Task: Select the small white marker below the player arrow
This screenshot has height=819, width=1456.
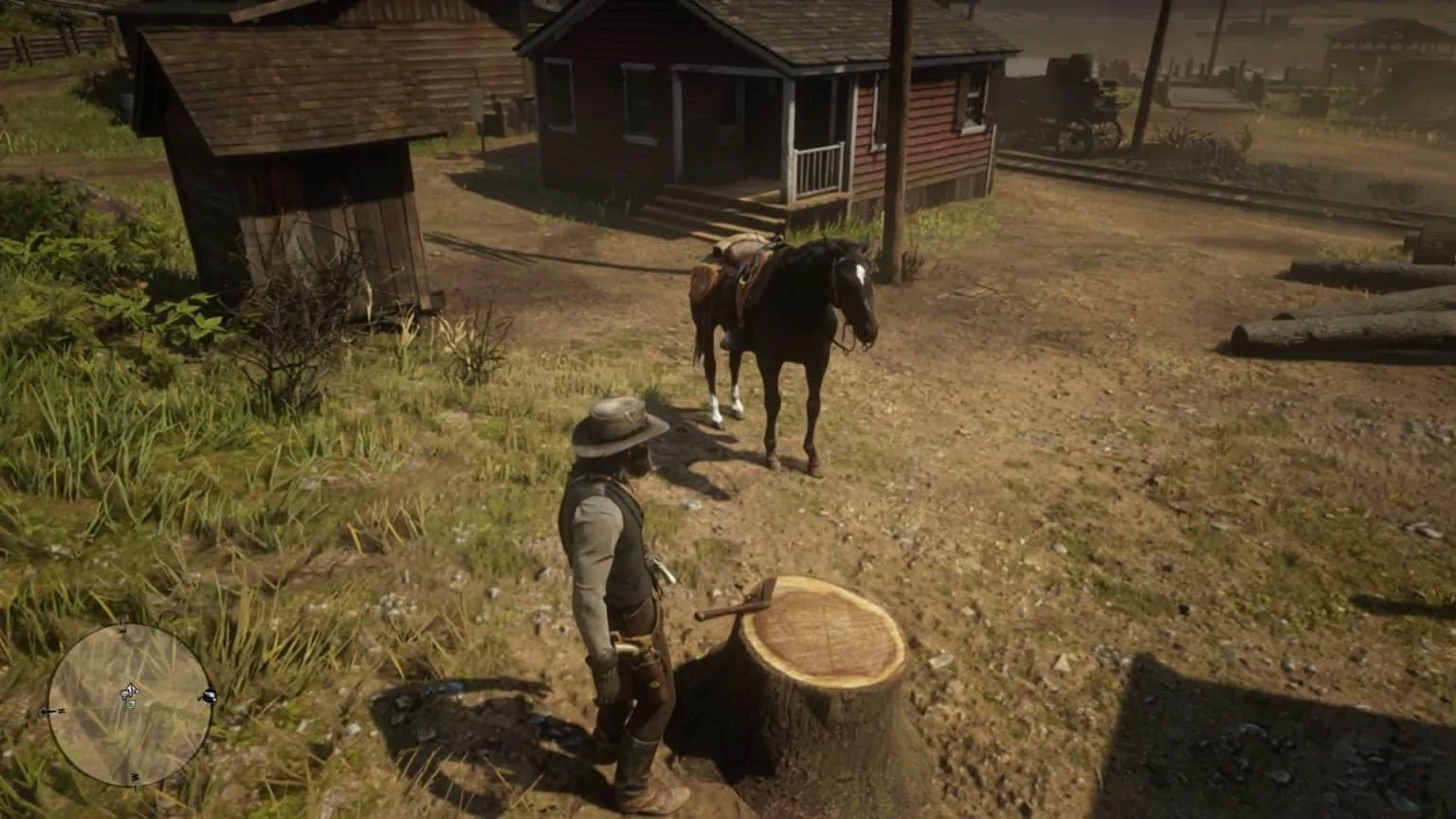Action: [x=132, y=705]
